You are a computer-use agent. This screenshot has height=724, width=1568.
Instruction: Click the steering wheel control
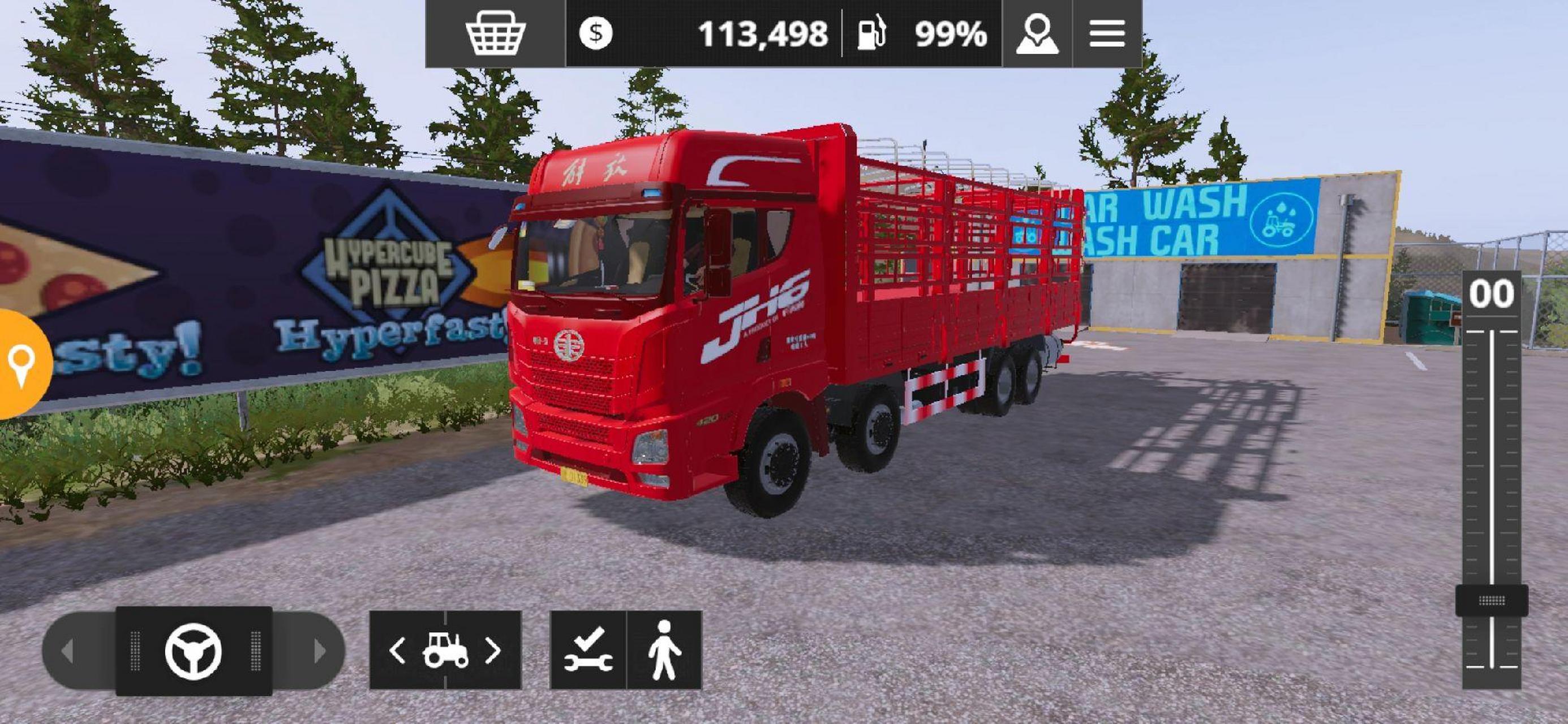click(193, 651)
